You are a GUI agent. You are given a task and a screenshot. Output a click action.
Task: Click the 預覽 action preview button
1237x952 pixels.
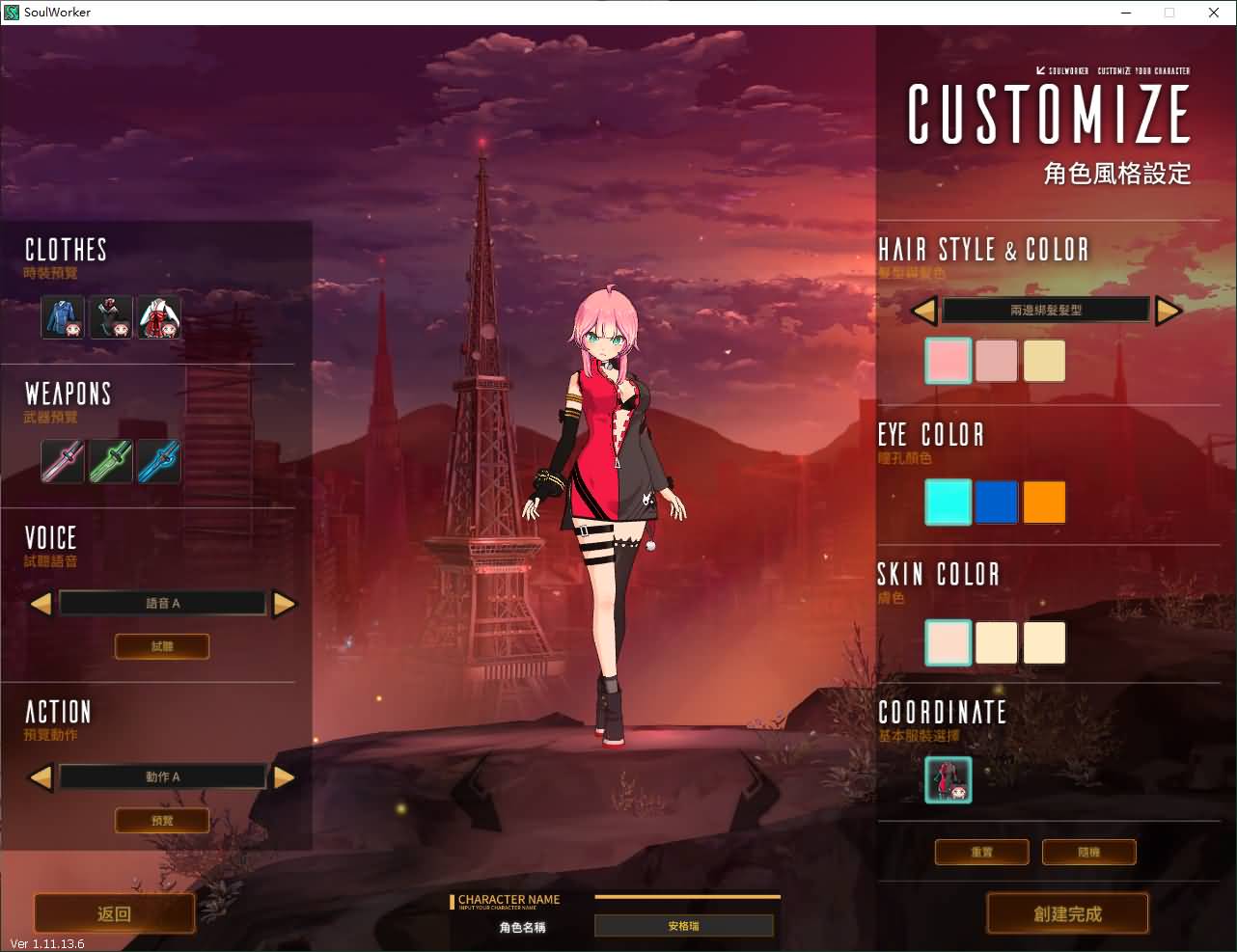pyautogui.click(x=162, y=820)
